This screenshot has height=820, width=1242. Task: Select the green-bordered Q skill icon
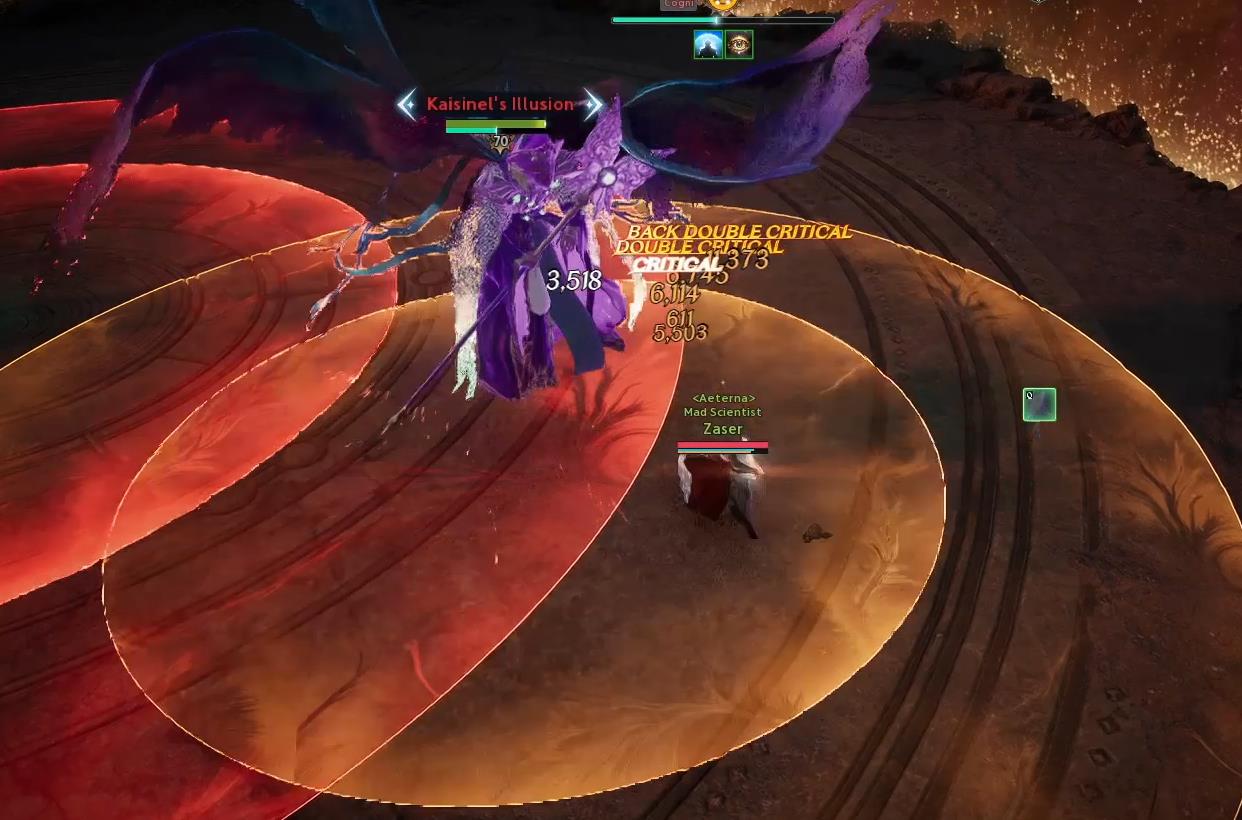(1039, 405)
